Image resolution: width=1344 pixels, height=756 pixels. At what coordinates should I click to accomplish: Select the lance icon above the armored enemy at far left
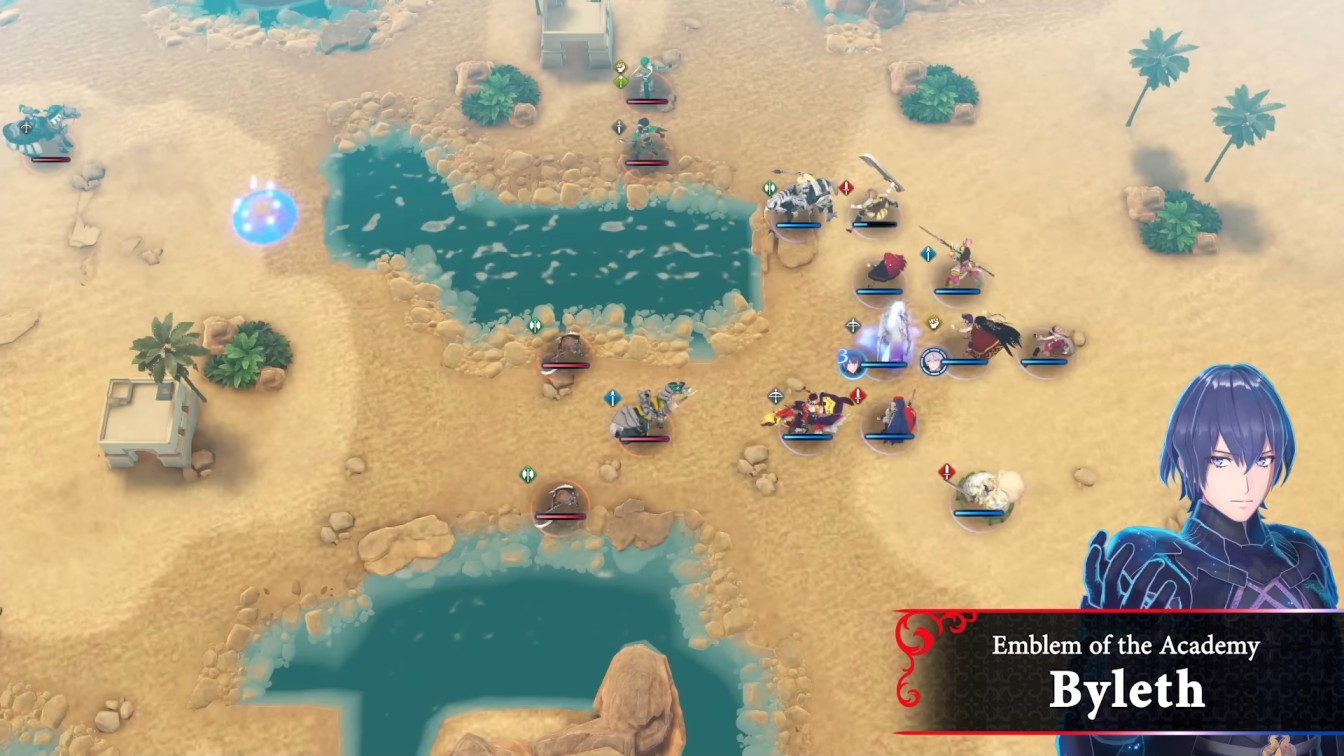[x=26, y=127]
